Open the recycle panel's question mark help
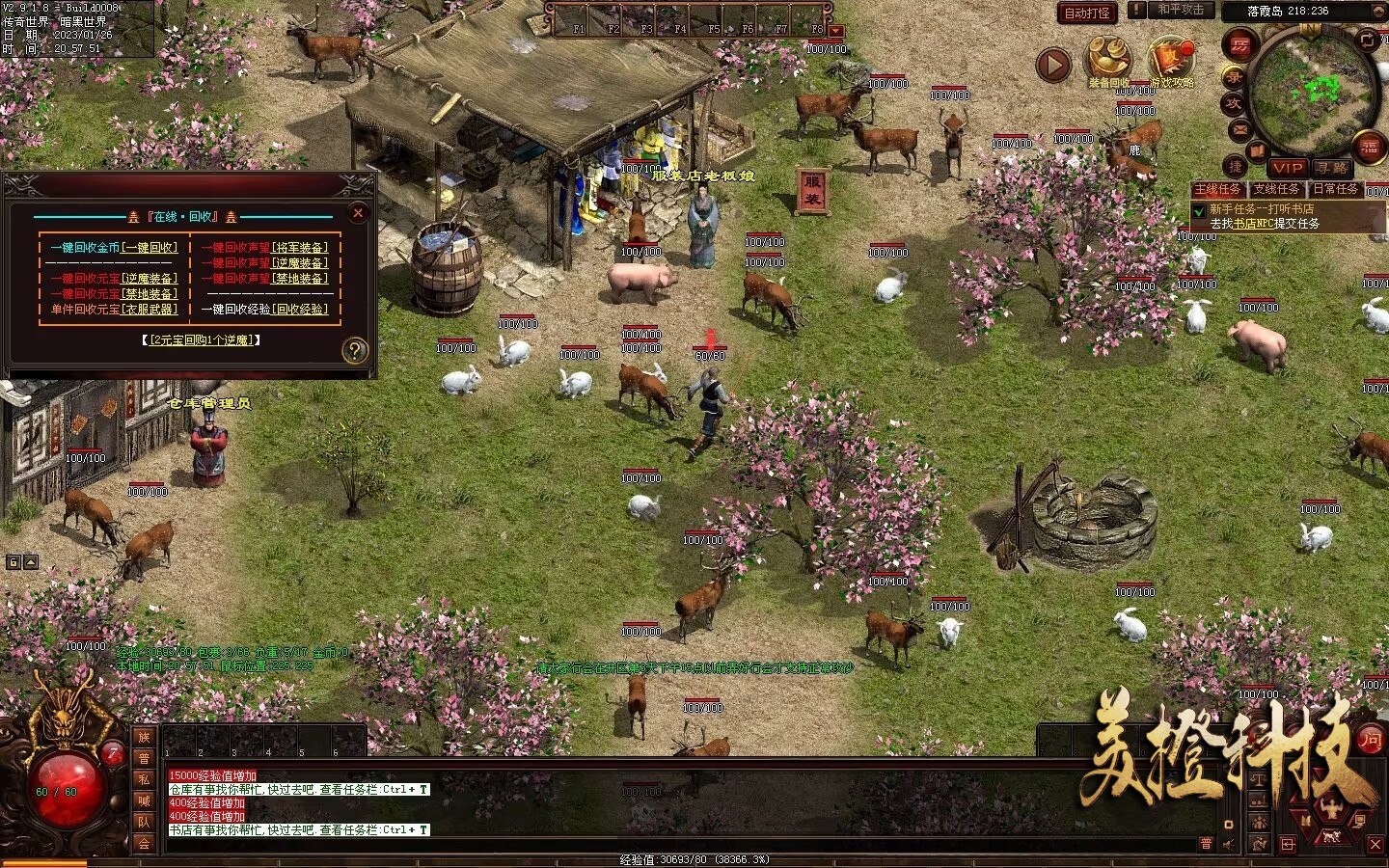 tap(355, 350)
